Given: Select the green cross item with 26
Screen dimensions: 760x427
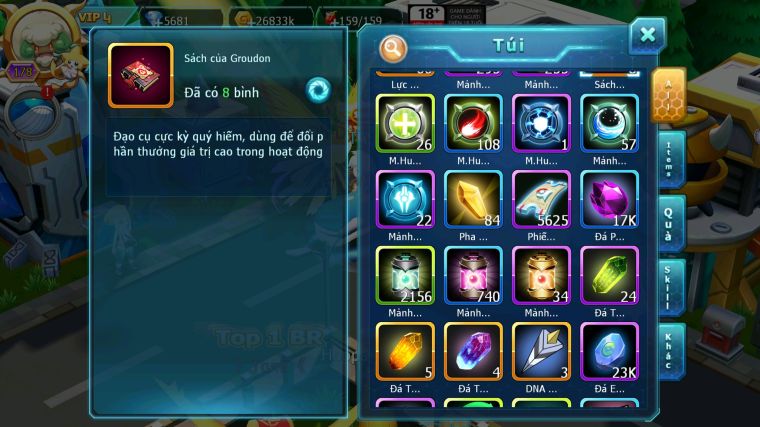Looking at the screenshot, I should point(405,124).
